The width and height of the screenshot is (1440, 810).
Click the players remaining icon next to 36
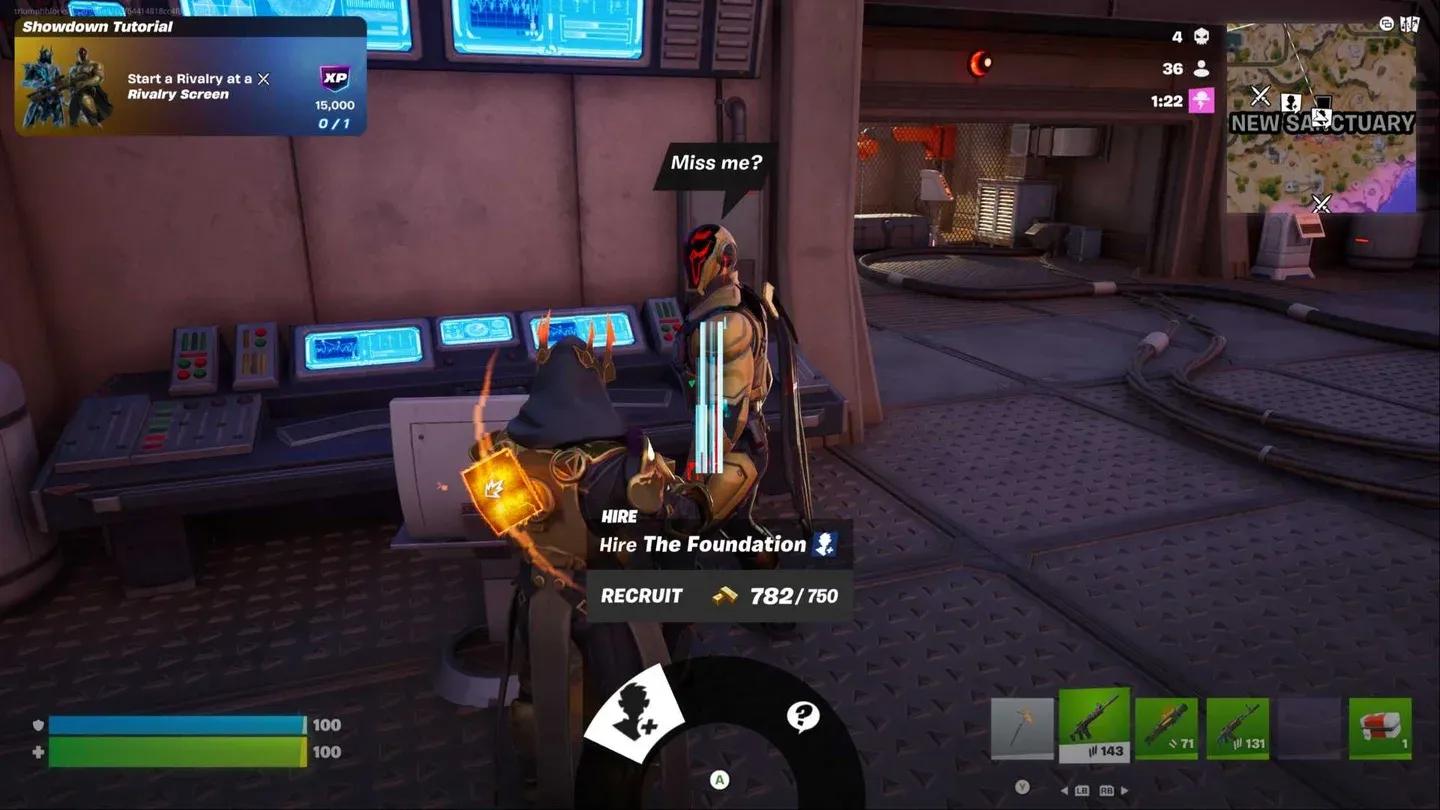pos(1202,67)
